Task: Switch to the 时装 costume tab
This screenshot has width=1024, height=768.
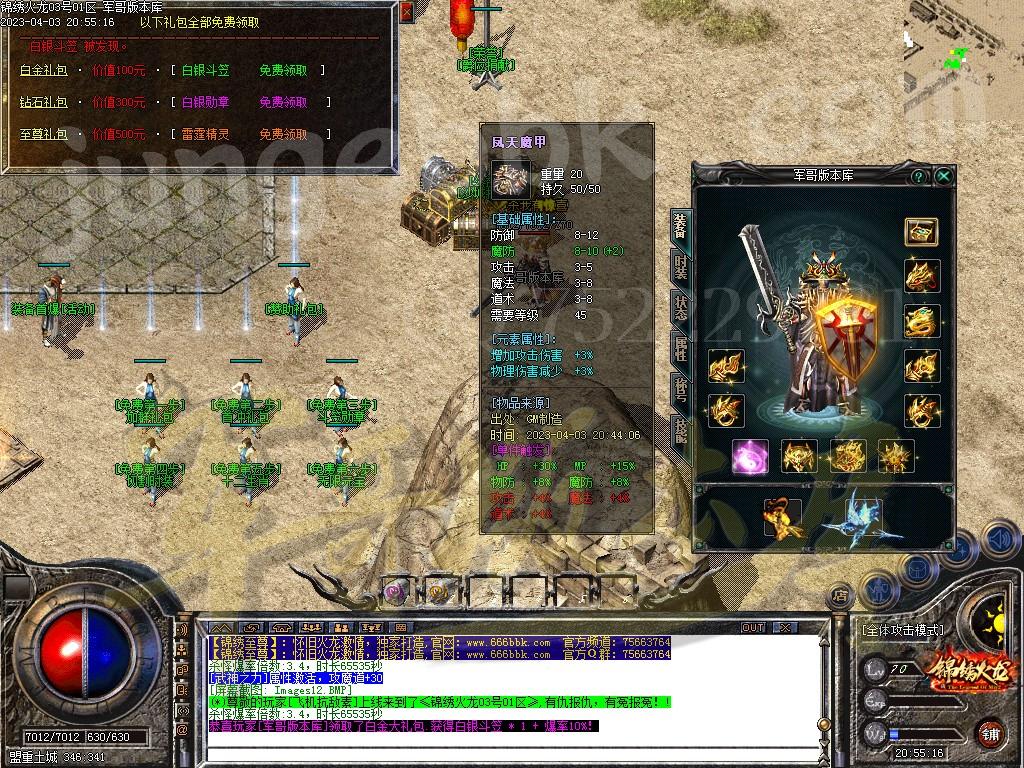Action: click(680, 268)
